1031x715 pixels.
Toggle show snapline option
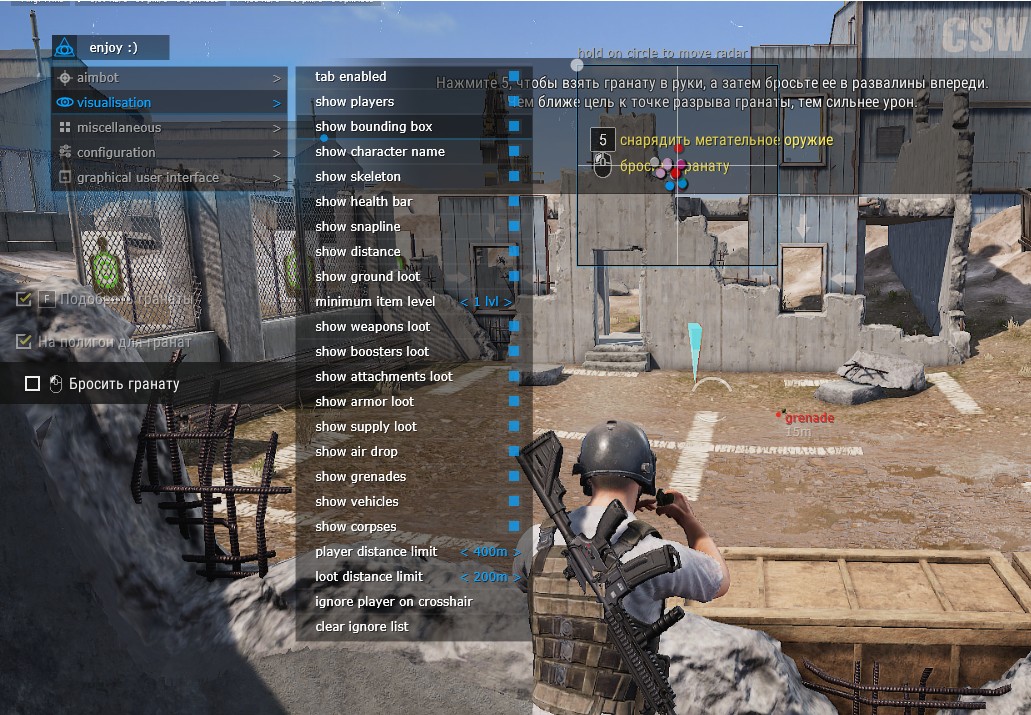[x=513, y=227]
